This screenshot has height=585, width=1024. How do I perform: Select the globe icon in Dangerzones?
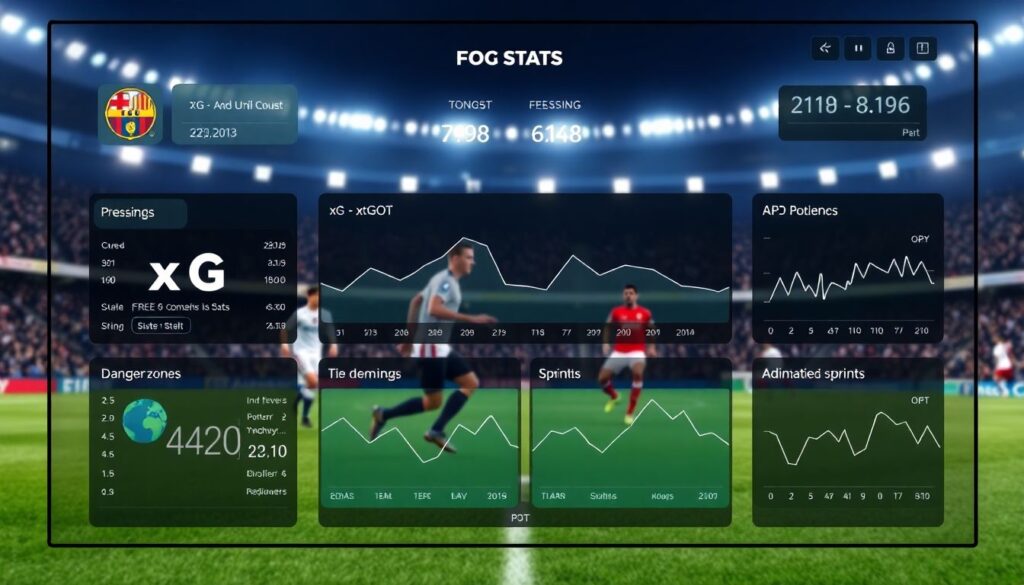point(145,422)
